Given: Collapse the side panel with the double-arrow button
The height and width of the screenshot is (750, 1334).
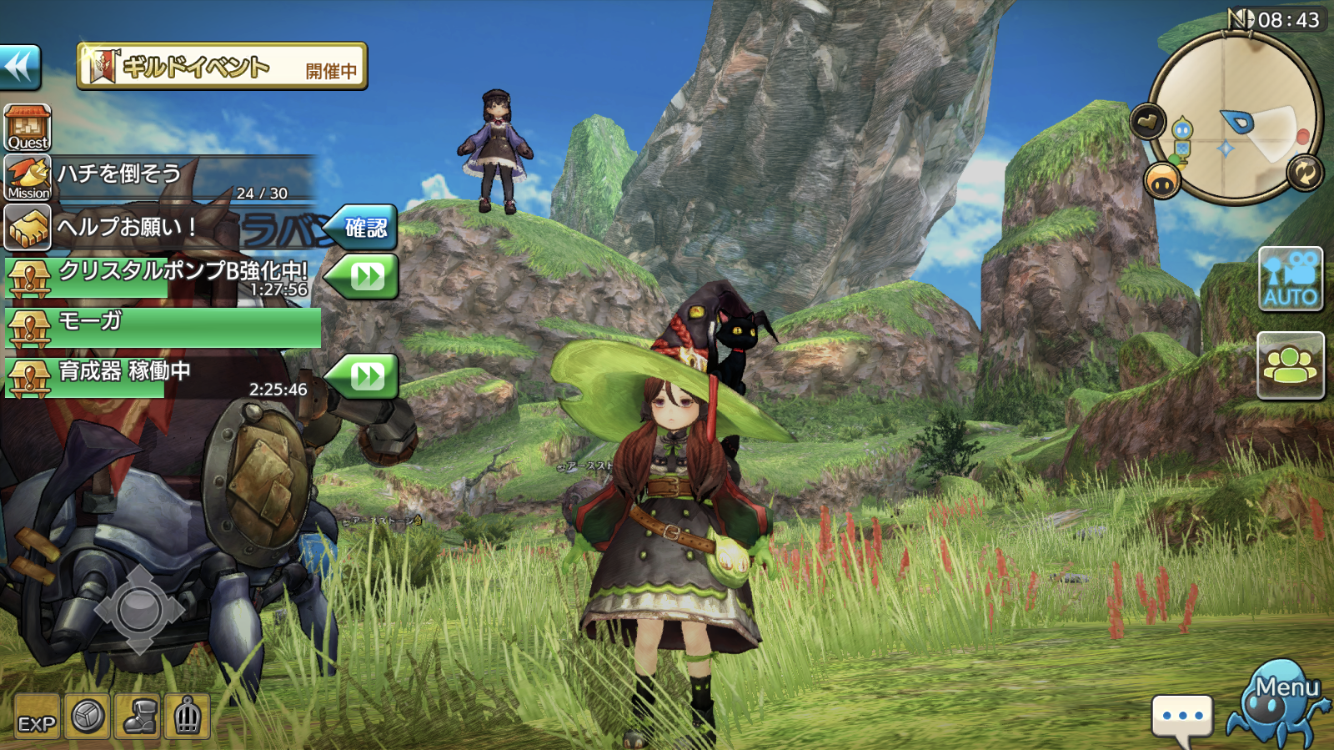Looking at the screenshot, I should pos(19,67).
